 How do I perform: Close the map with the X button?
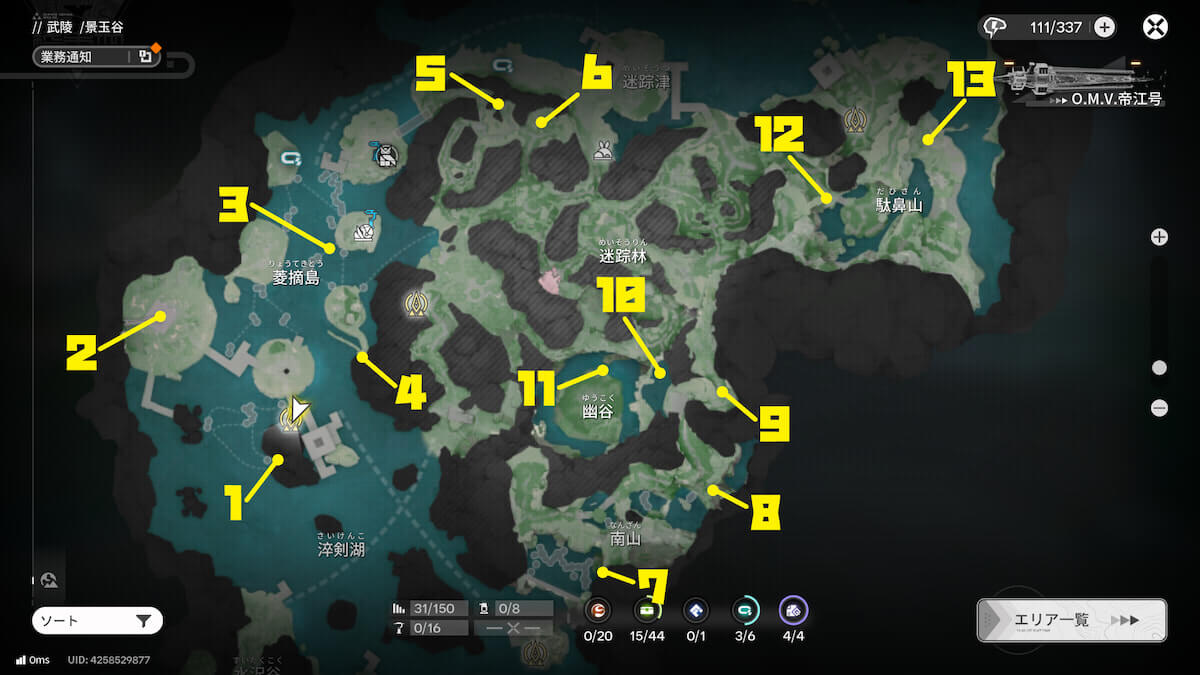click(x=1155, y=27)
